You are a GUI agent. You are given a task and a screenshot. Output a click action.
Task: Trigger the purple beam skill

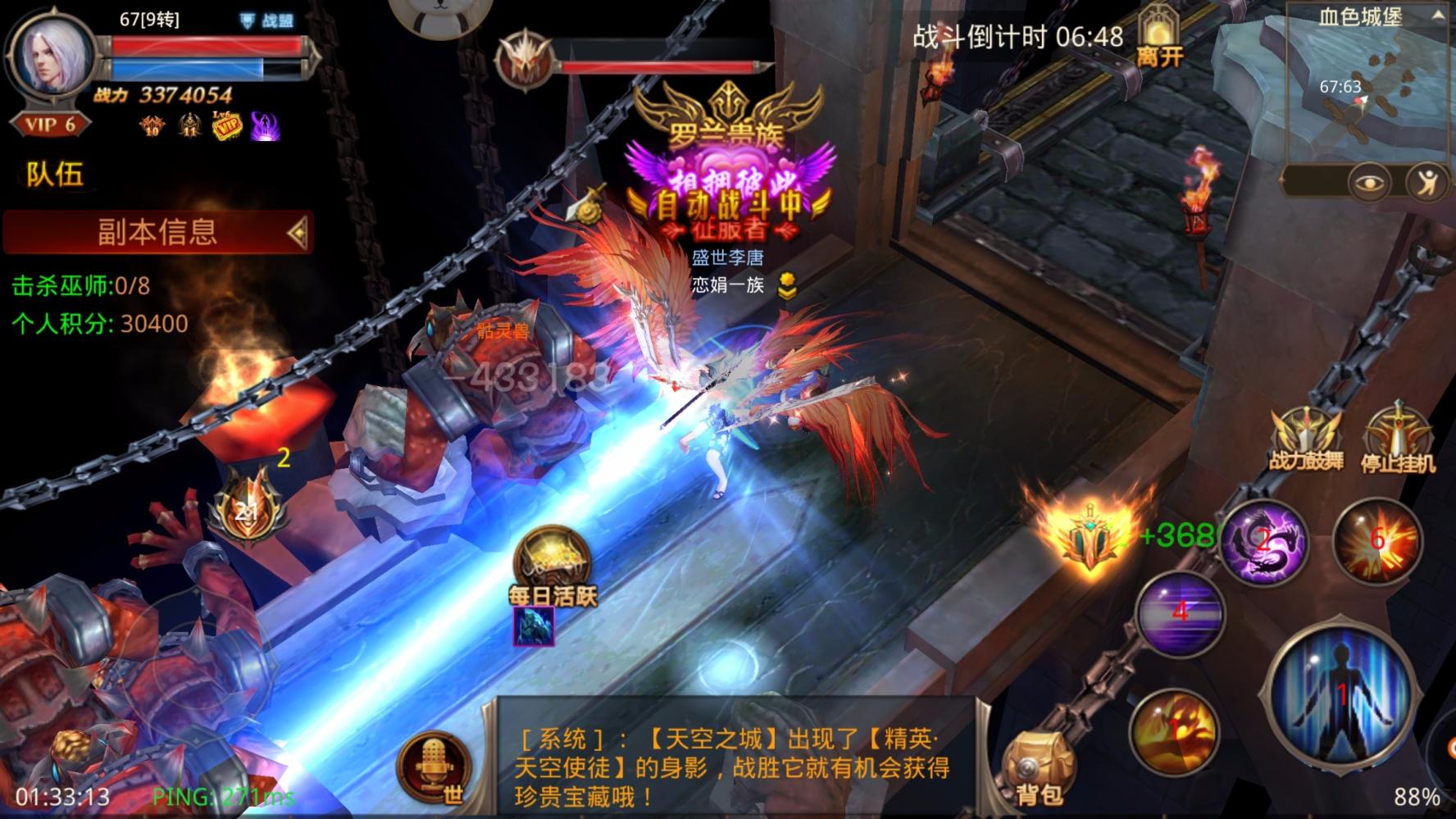click(1180, 612)
